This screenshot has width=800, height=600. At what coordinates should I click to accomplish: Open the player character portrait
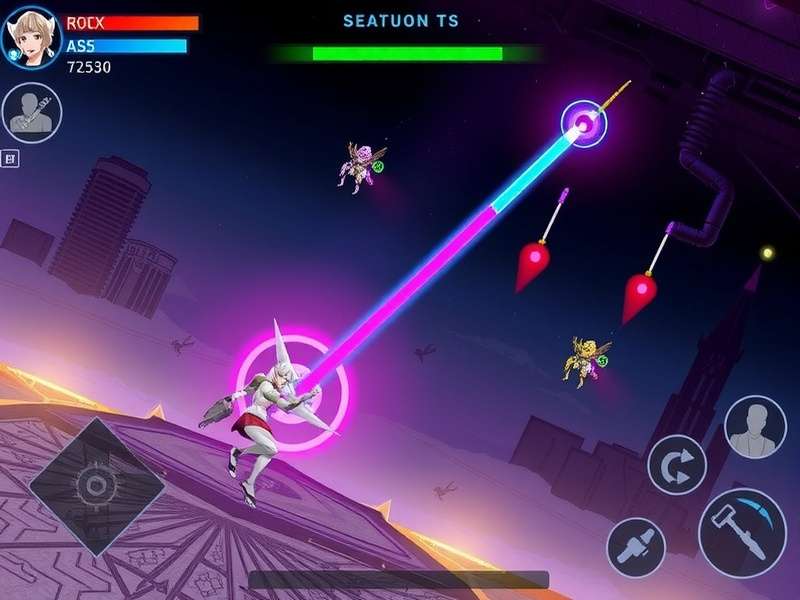click(32, 37)
